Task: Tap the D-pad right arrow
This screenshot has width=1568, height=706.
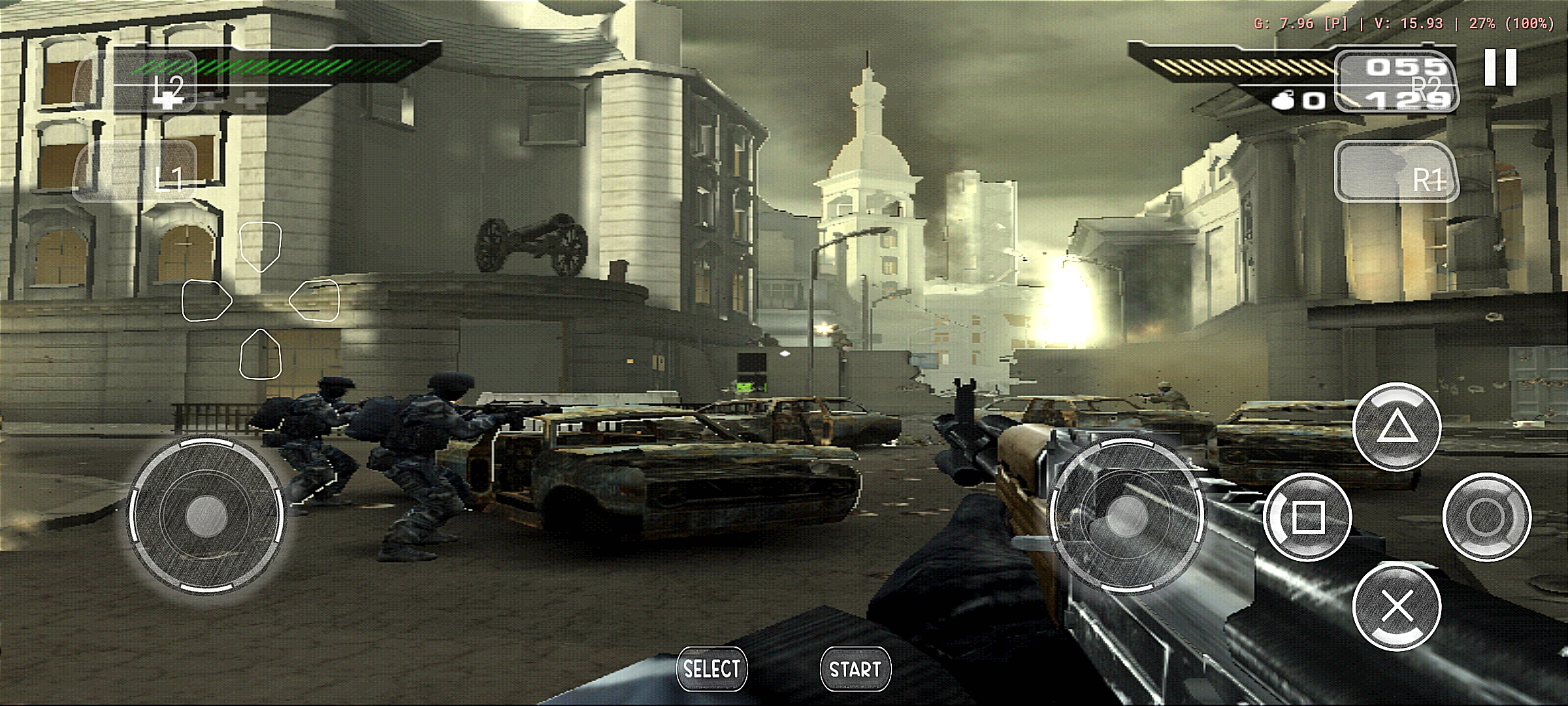Action: pos(315,300)
